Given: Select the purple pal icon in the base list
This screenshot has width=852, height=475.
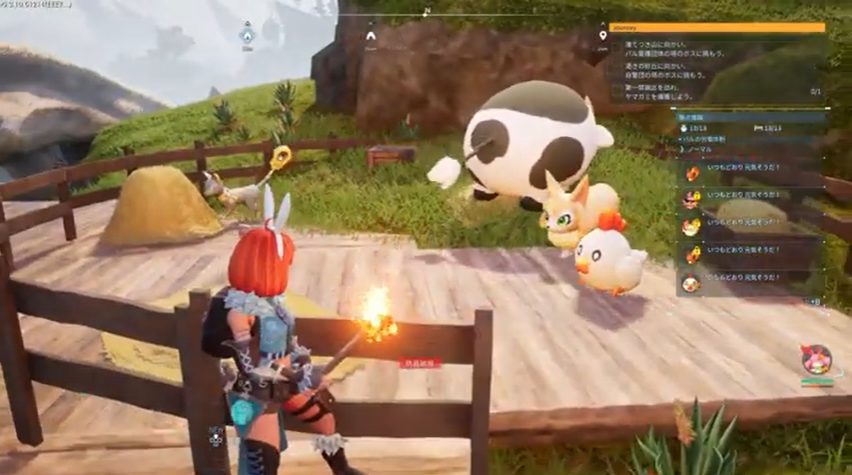Looking at the screenshot, I should tap(691, 200).
